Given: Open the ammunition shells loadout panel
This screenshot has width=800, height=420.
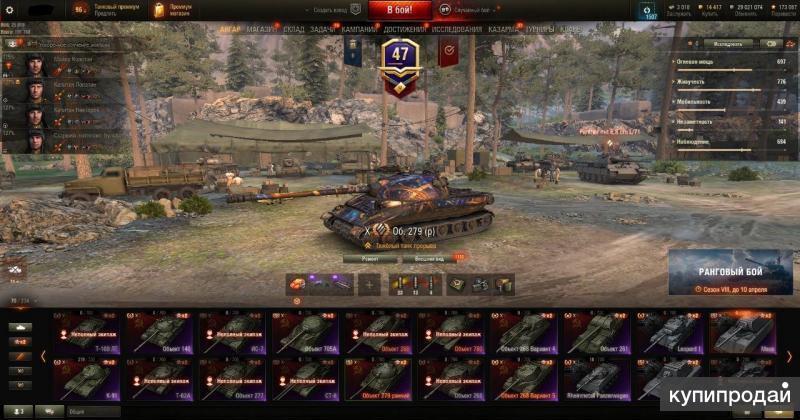Looking at the screenshot, I should click(x=415, y=284).
